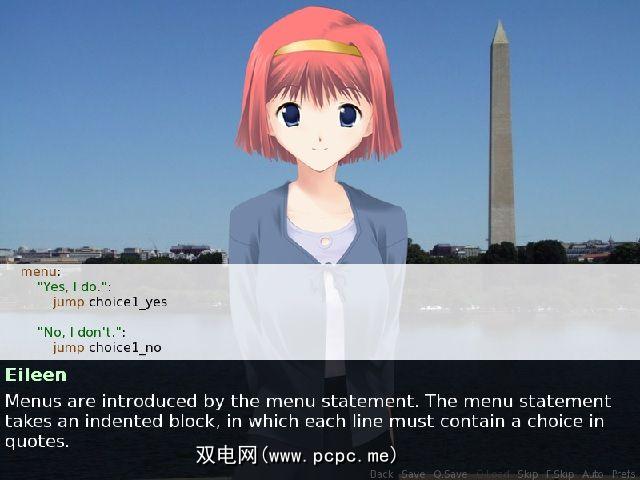Go Back to the previous dialogue line
This screenshot has width=640, height=480.
point(381,473)
